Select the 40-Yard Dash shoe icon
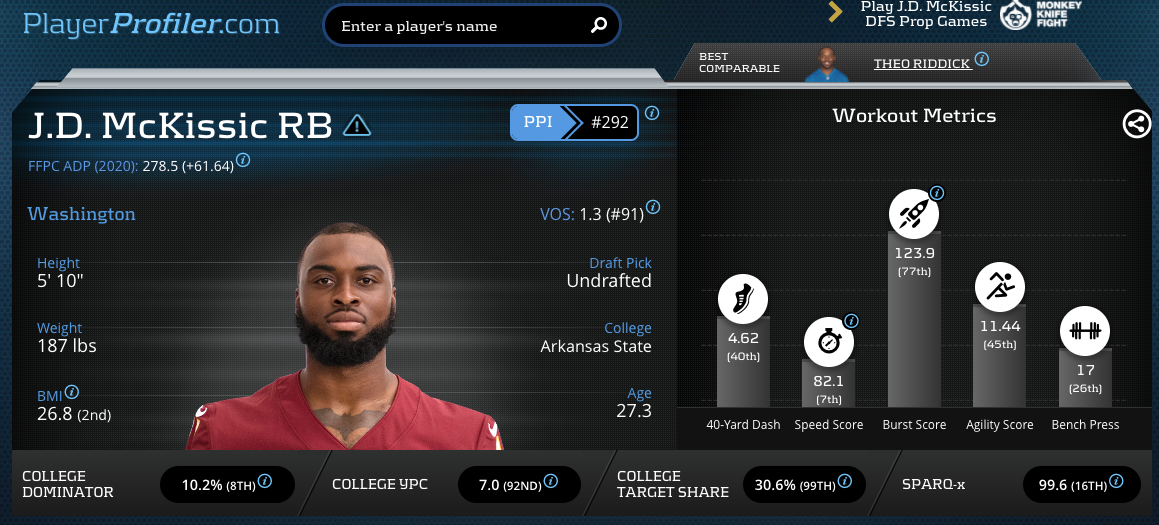This screenshot has height=525, width=1159. (743, 298)
